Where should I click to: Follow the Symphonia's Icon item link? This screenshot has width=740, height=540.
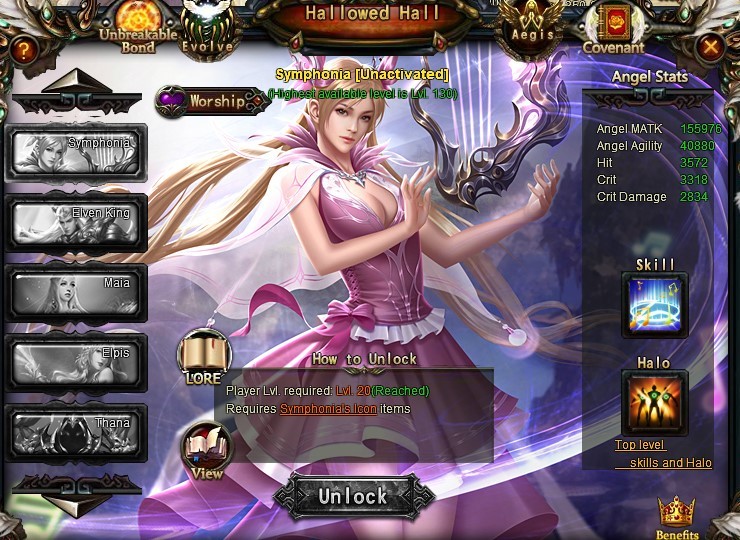point(325,409)
